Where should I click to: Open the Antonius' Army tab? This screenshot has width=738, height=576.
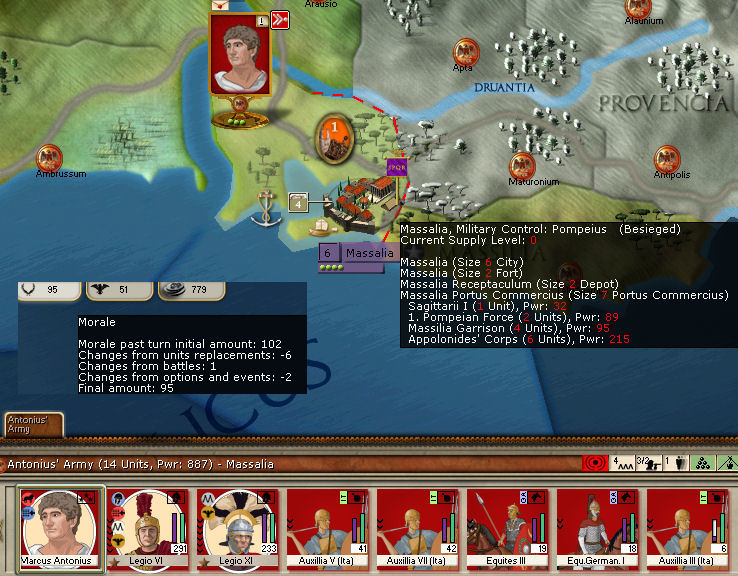[x=32, y=425]
